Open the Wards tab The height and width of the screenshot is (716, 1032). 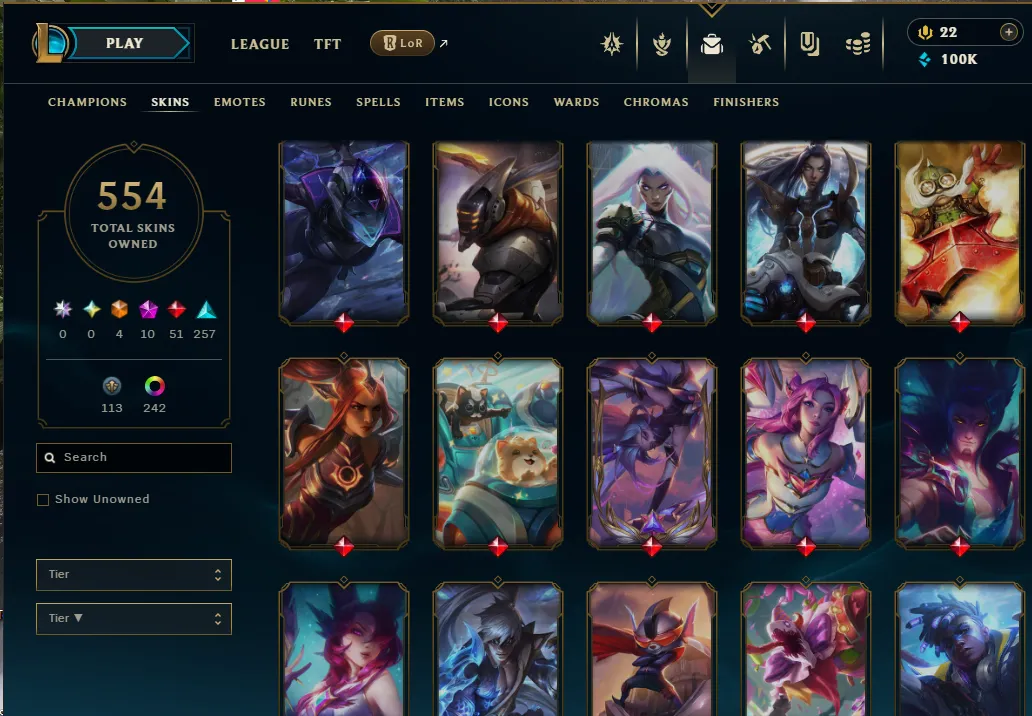click(x=576, y=102)
